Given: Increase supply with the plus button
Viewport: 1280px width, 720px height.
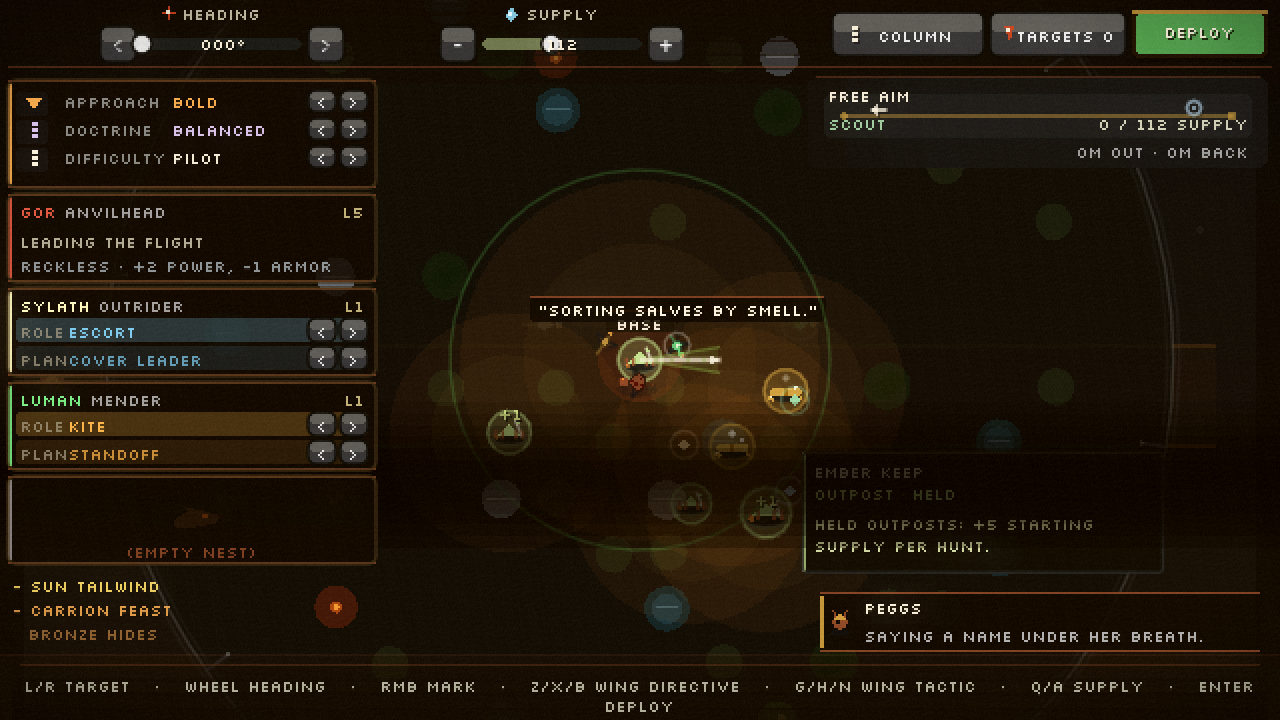Looking at the screenshot, I should click(x=665, y=45).
